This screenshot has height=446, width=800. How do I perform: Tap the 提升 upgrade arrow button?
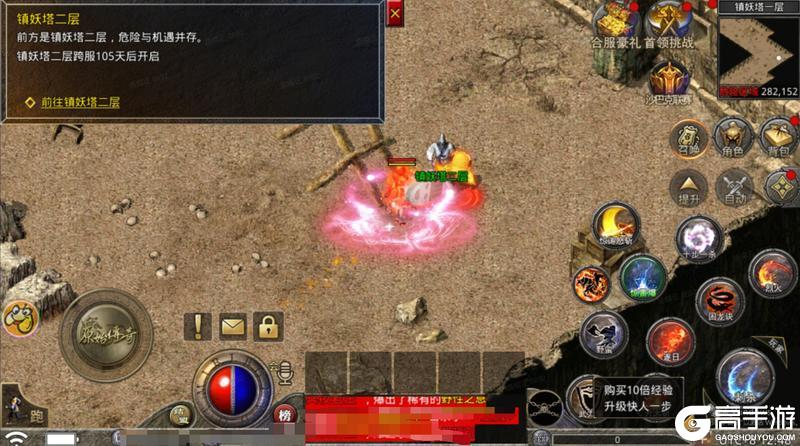coord(688,186)
